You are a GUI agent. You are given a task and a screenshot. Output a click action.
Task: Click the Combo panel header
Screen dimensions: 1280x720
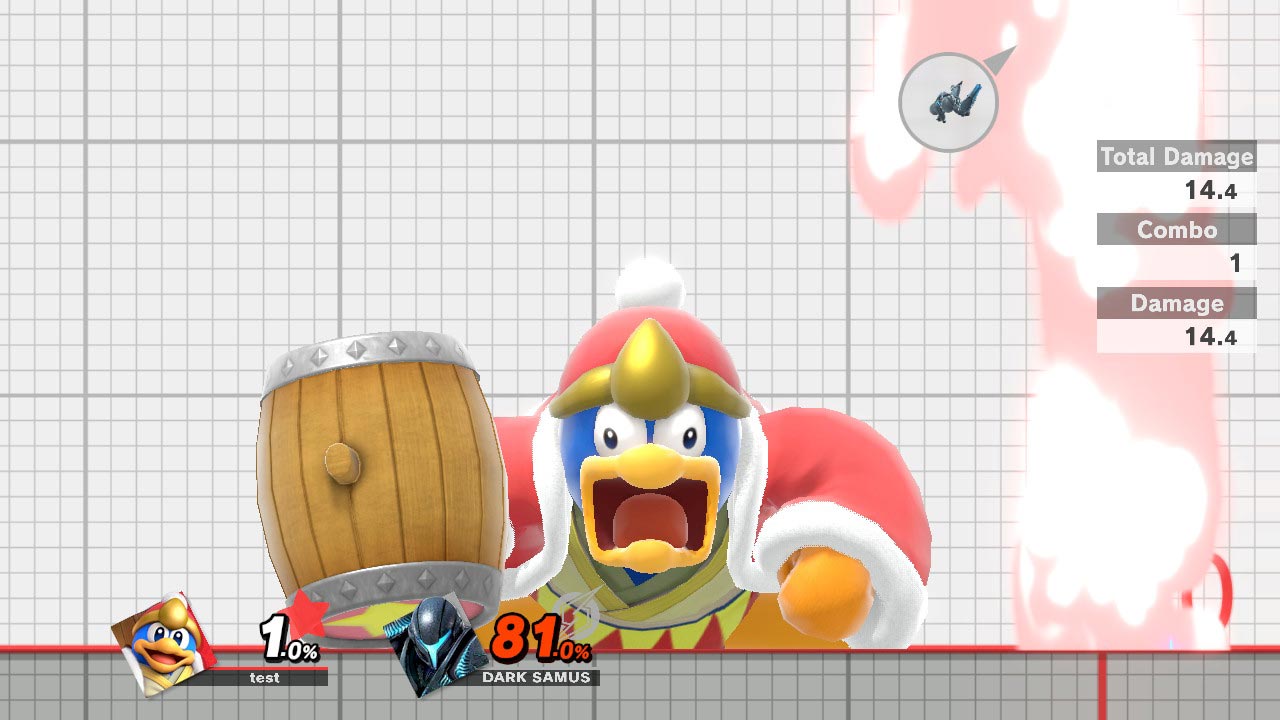pyautogui.click(x=1176, y=230)
